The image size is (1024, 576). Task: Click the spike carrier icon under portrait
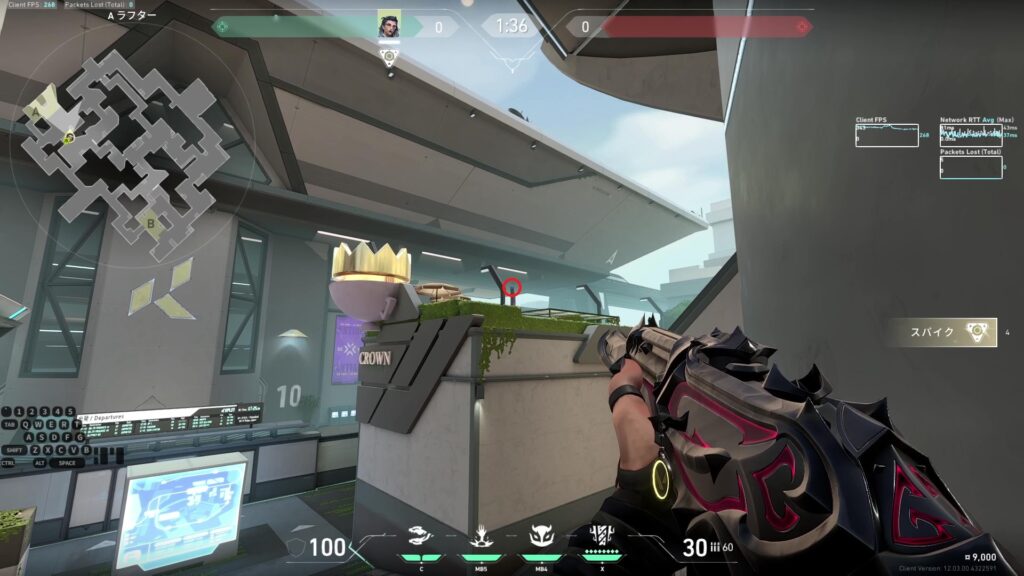389,56
